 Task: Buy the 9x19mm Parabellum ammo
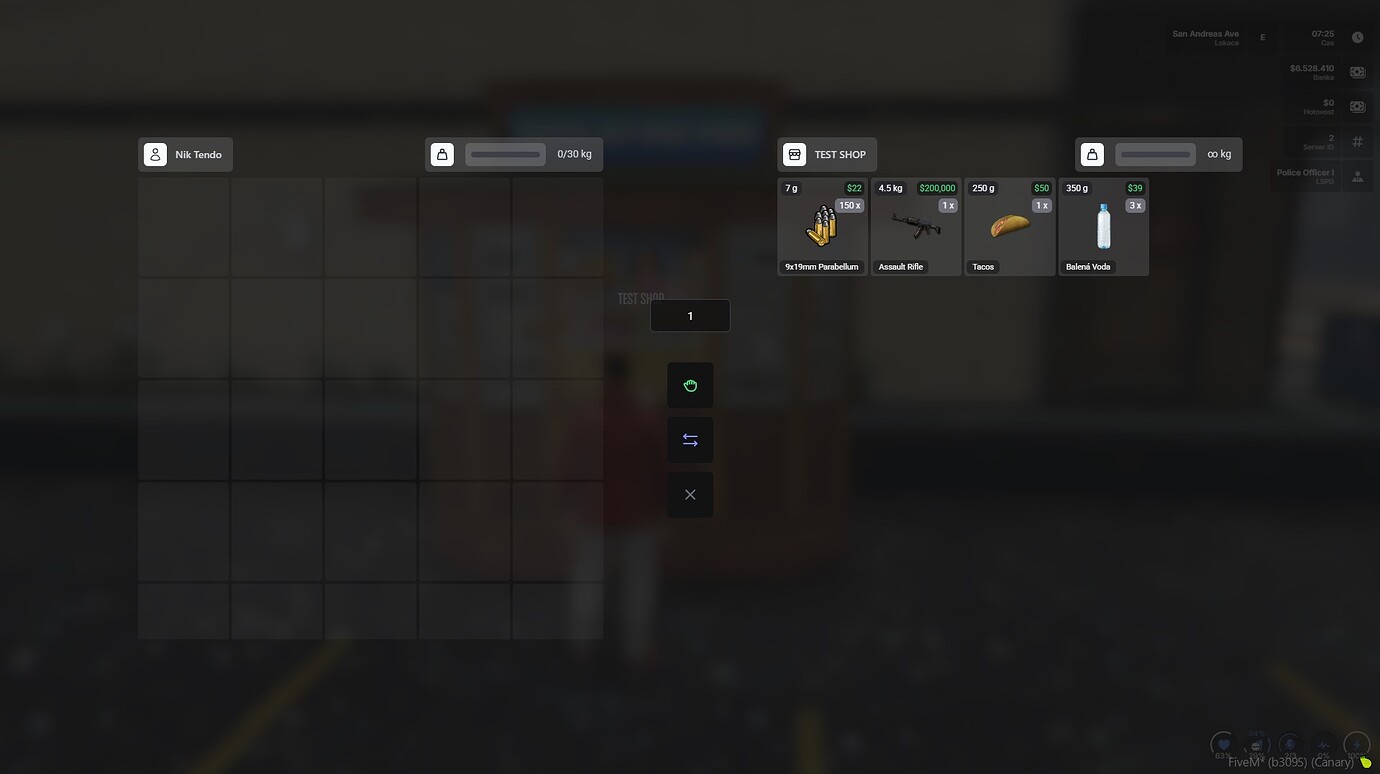point(822,226)
